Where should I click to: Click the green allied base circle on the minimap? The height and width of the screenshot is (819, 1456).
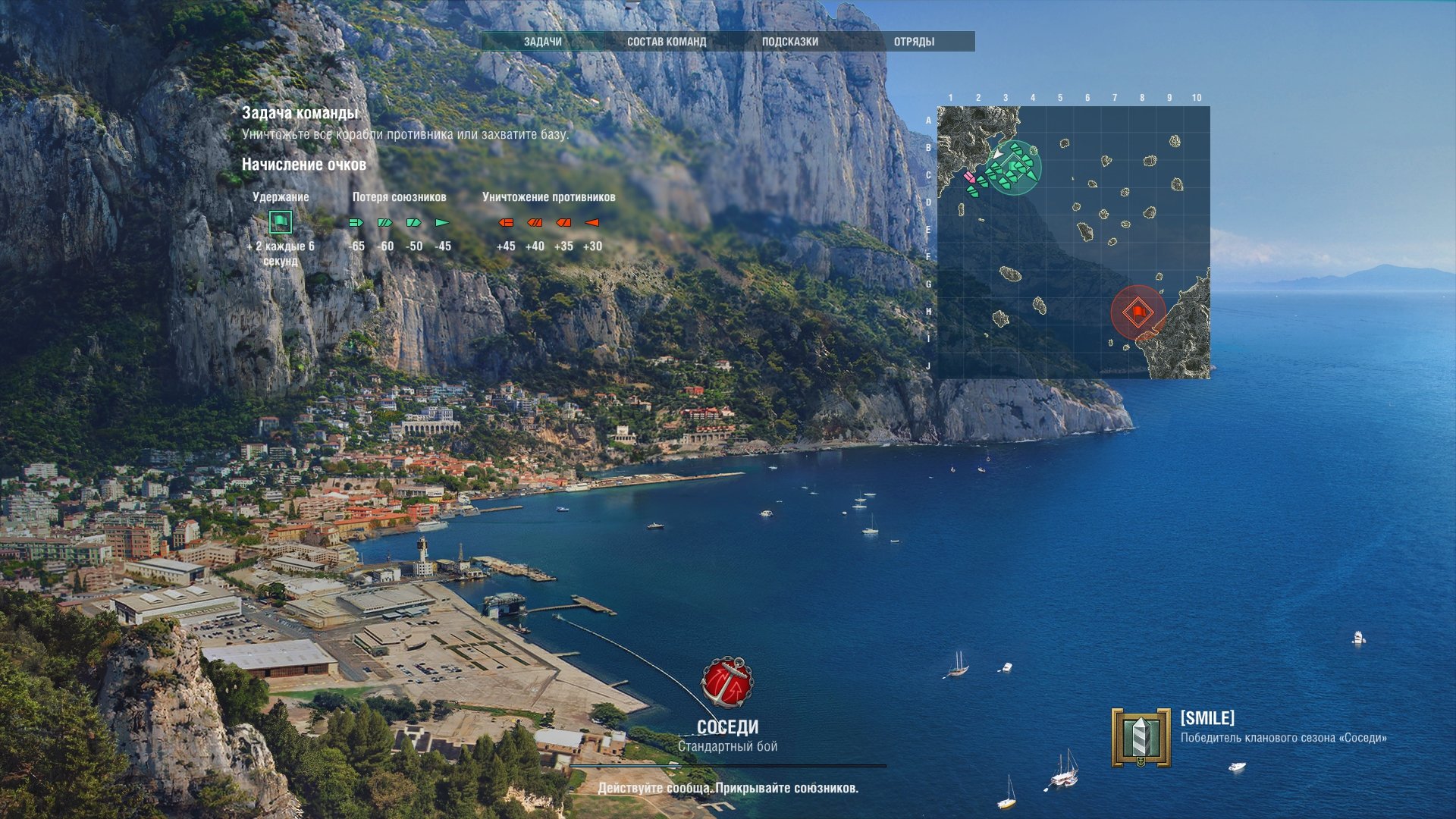point(1015,168)
